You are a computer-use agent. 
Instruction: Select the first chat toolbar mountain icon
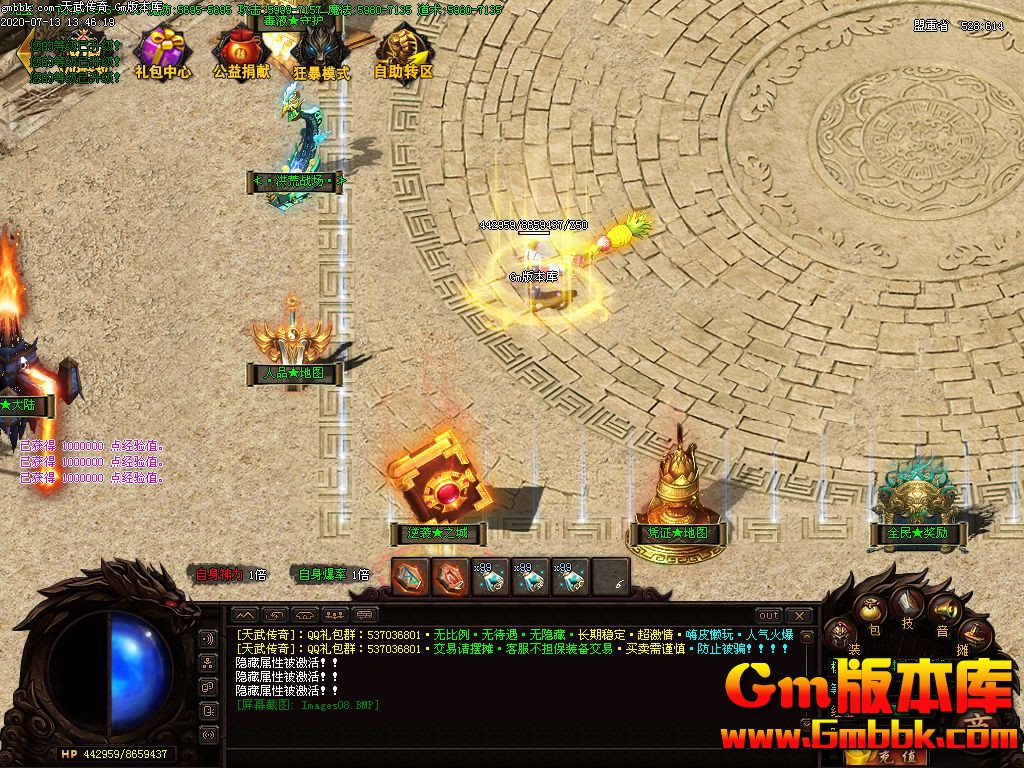pyautogui.click(x=246, y=615)
